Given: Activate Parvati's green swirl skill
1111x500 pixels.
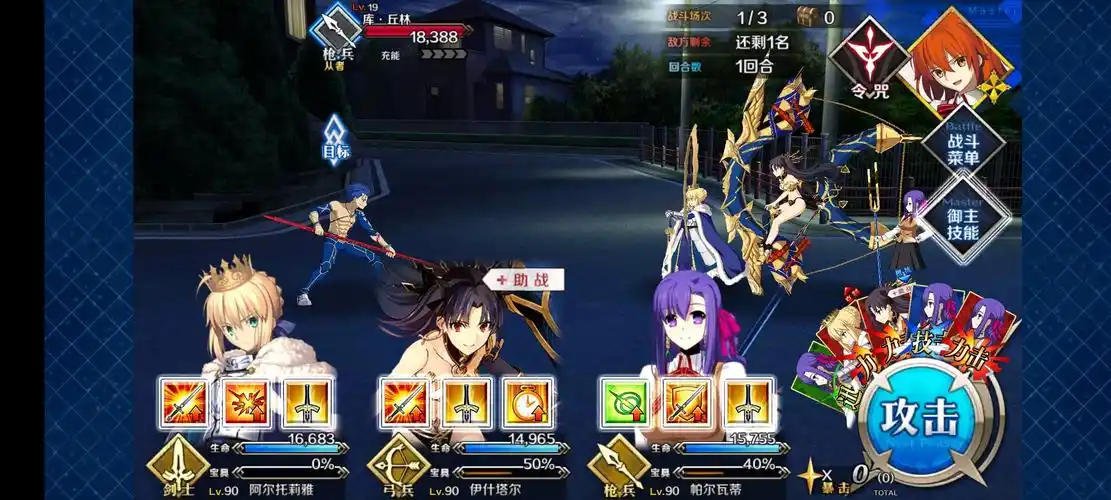Looking at the screenshot, I should point(626,403).
